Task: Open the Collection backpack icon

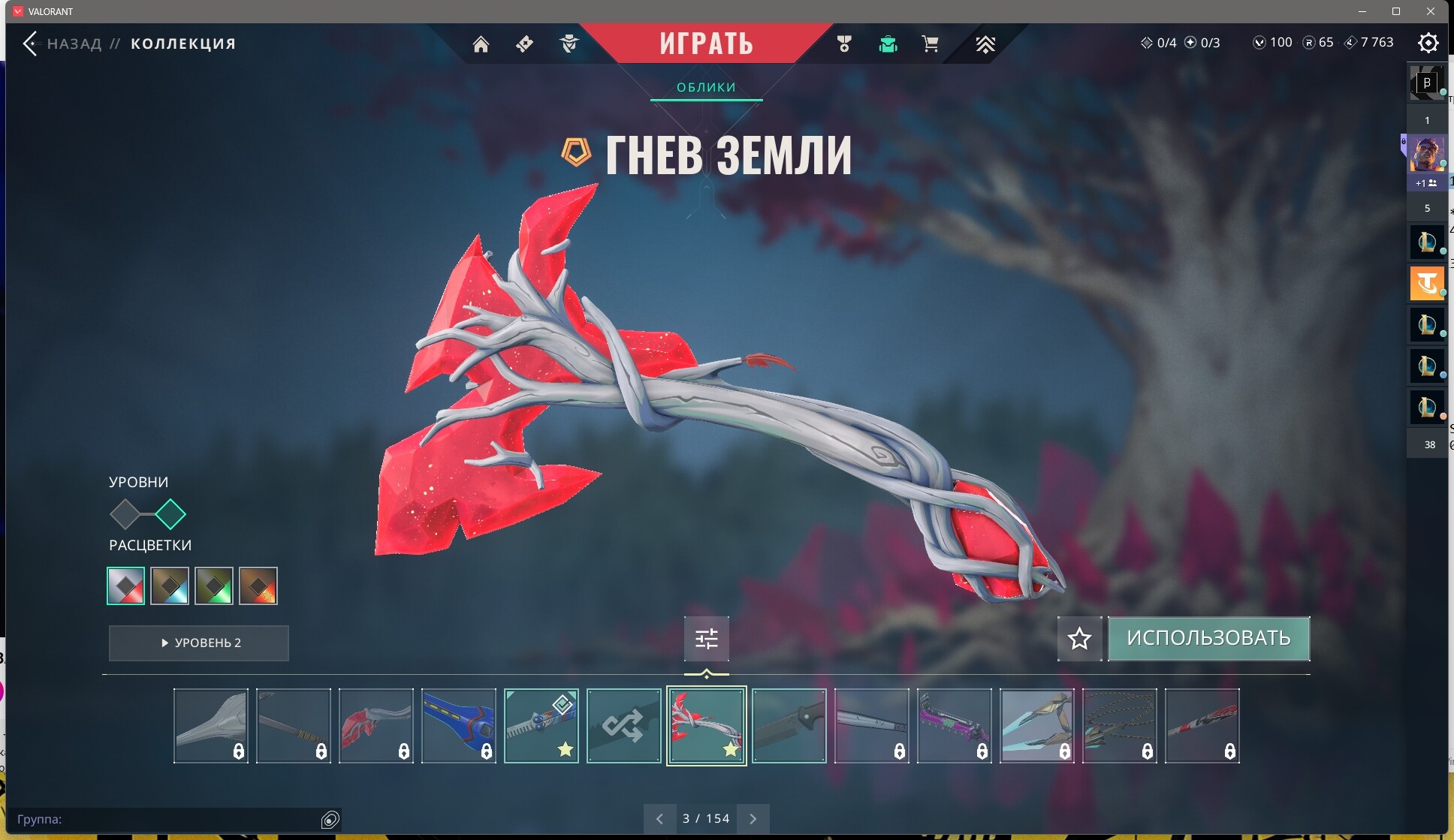Action: click(x=889, y=44)
